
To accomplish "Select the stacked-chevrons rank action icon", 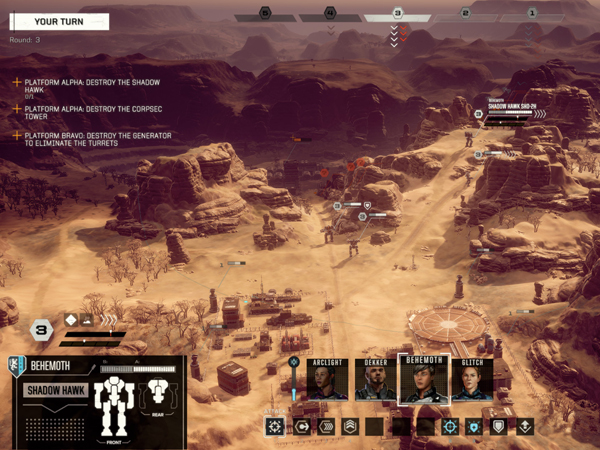I will pyautogui.click(x=350, y=426).
